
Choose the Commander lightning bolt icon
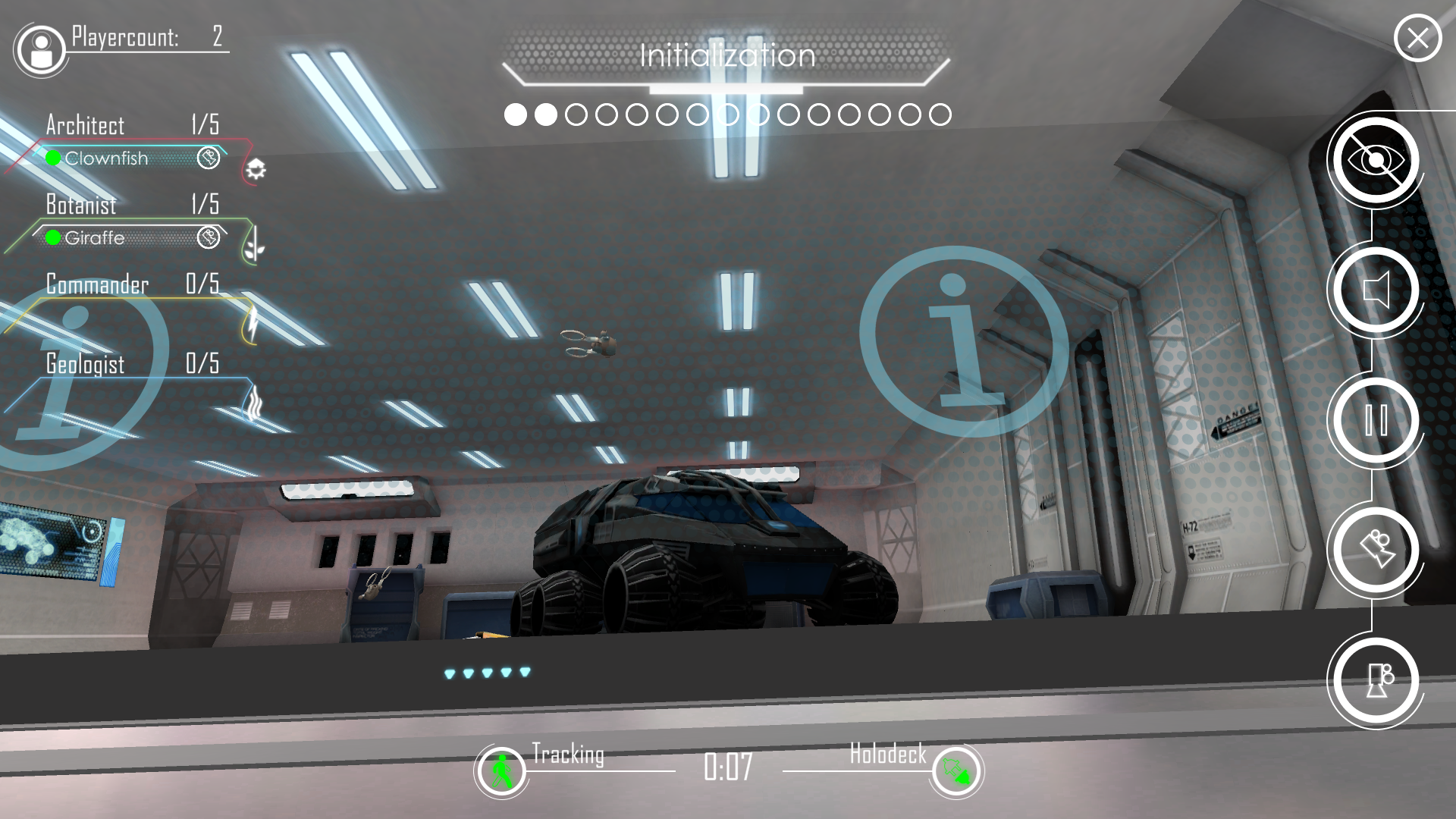[252, 325]
